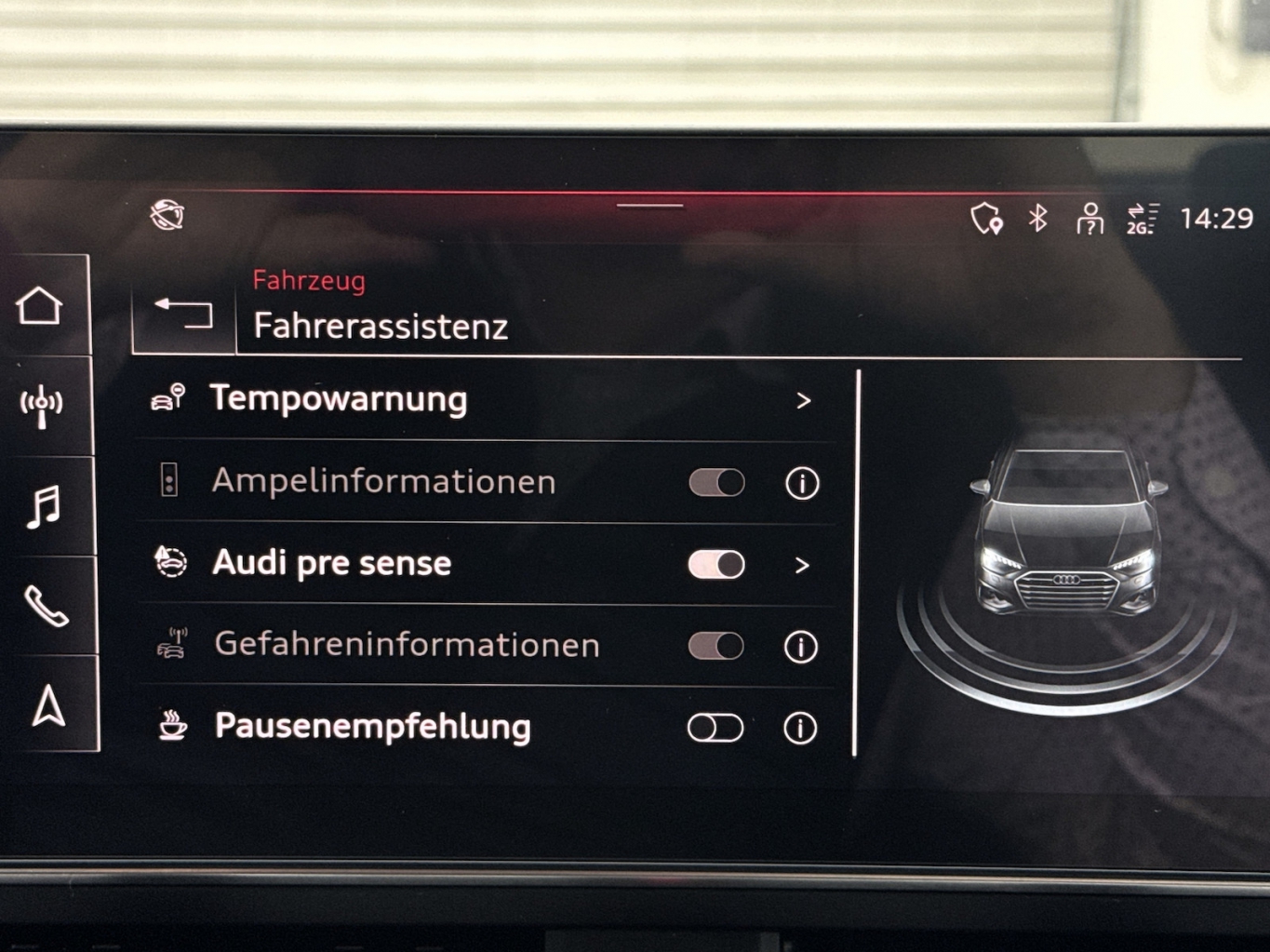Open the music note media icon
The width and height of the screenshot is (1270, 952).
click(x=44, y=507)
